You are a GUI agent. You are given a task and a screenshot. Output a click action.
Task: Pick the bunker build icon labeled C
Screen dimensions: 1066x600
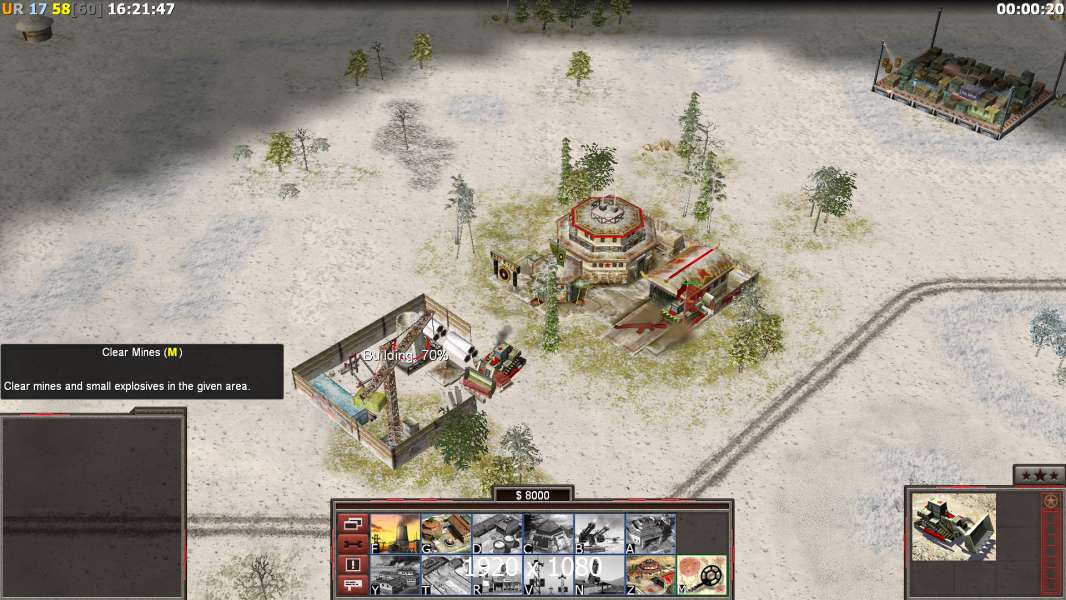point(548,533)
